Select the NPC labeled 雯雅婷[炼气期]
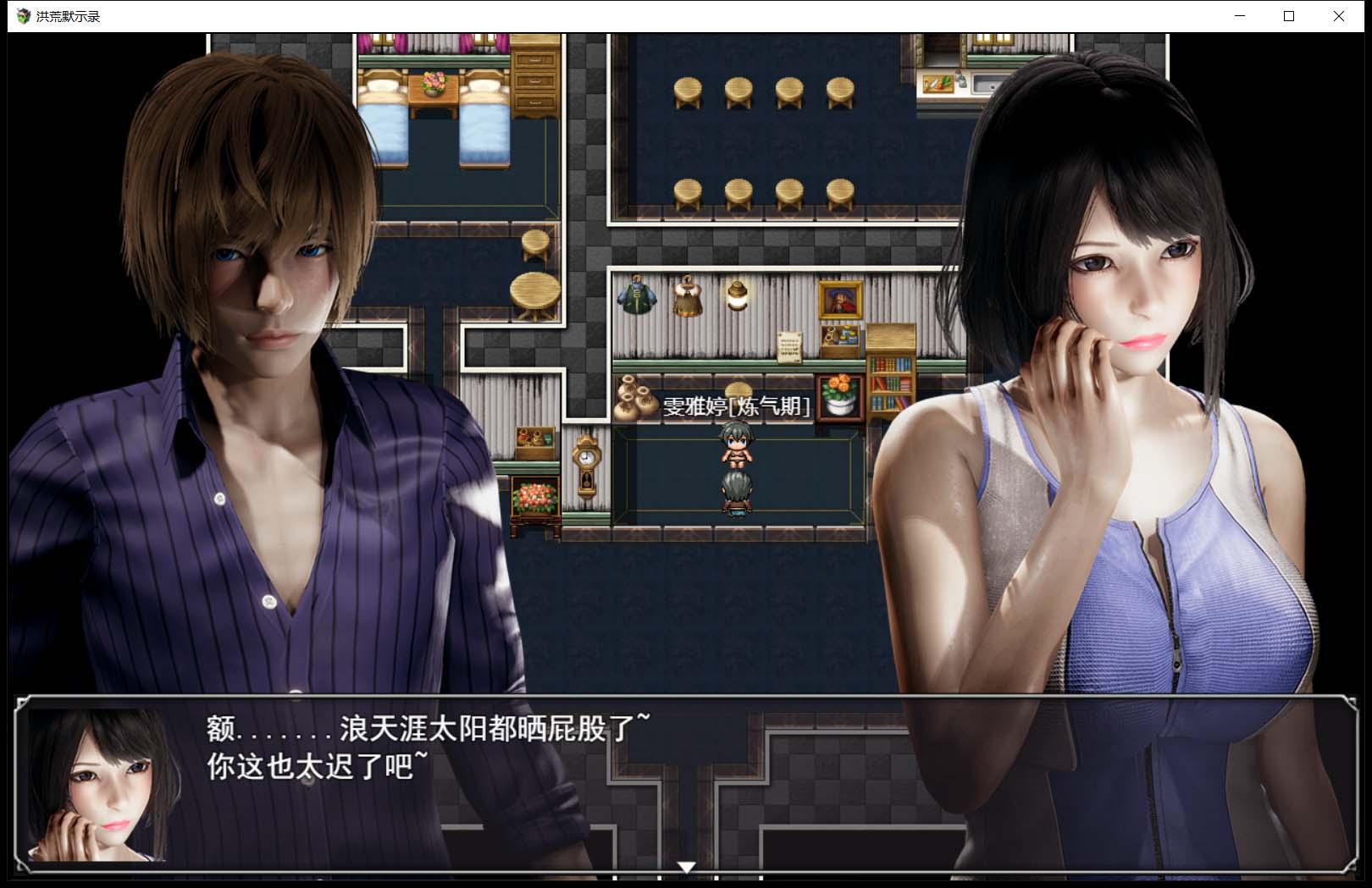1372x888 pixels. 736,447
